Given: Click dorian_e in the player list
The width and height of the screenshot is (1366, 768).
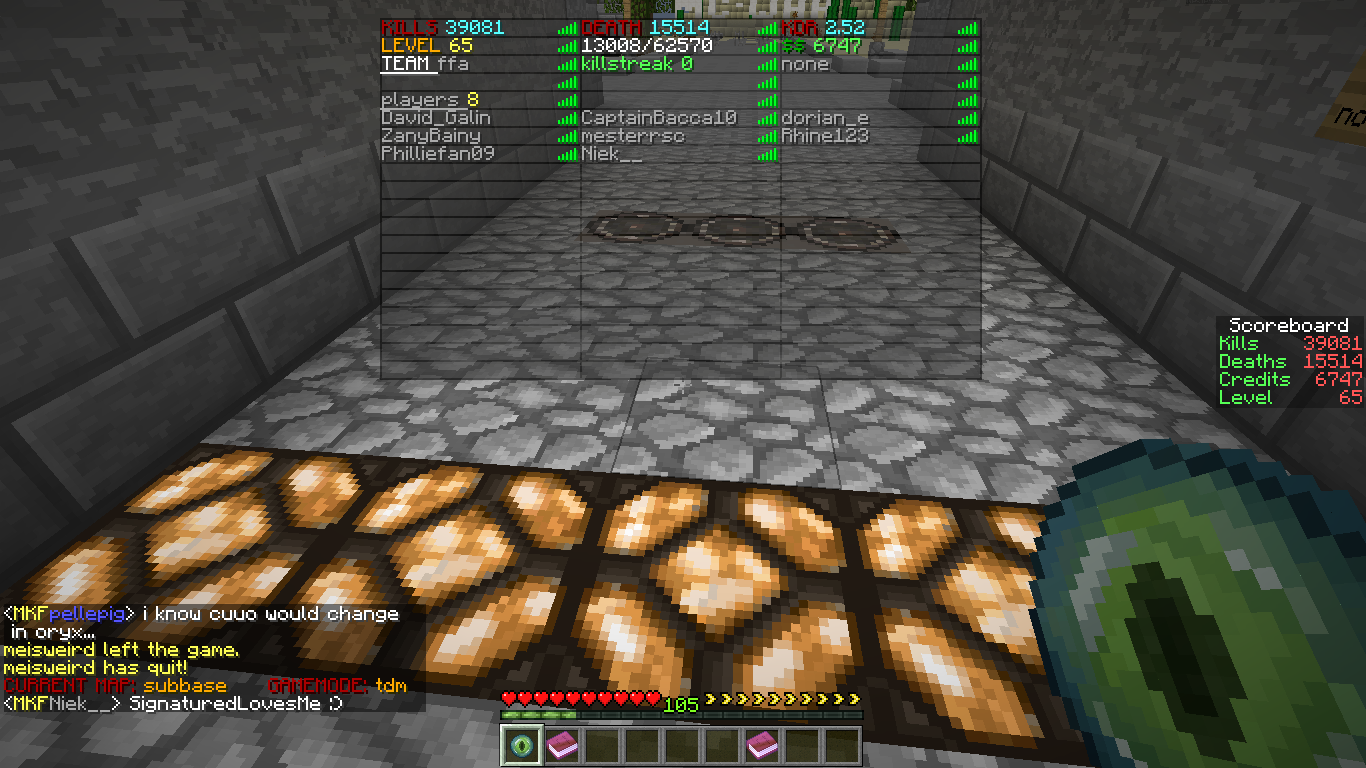Looking at the screenshot, I should click(x=825, y=118).
